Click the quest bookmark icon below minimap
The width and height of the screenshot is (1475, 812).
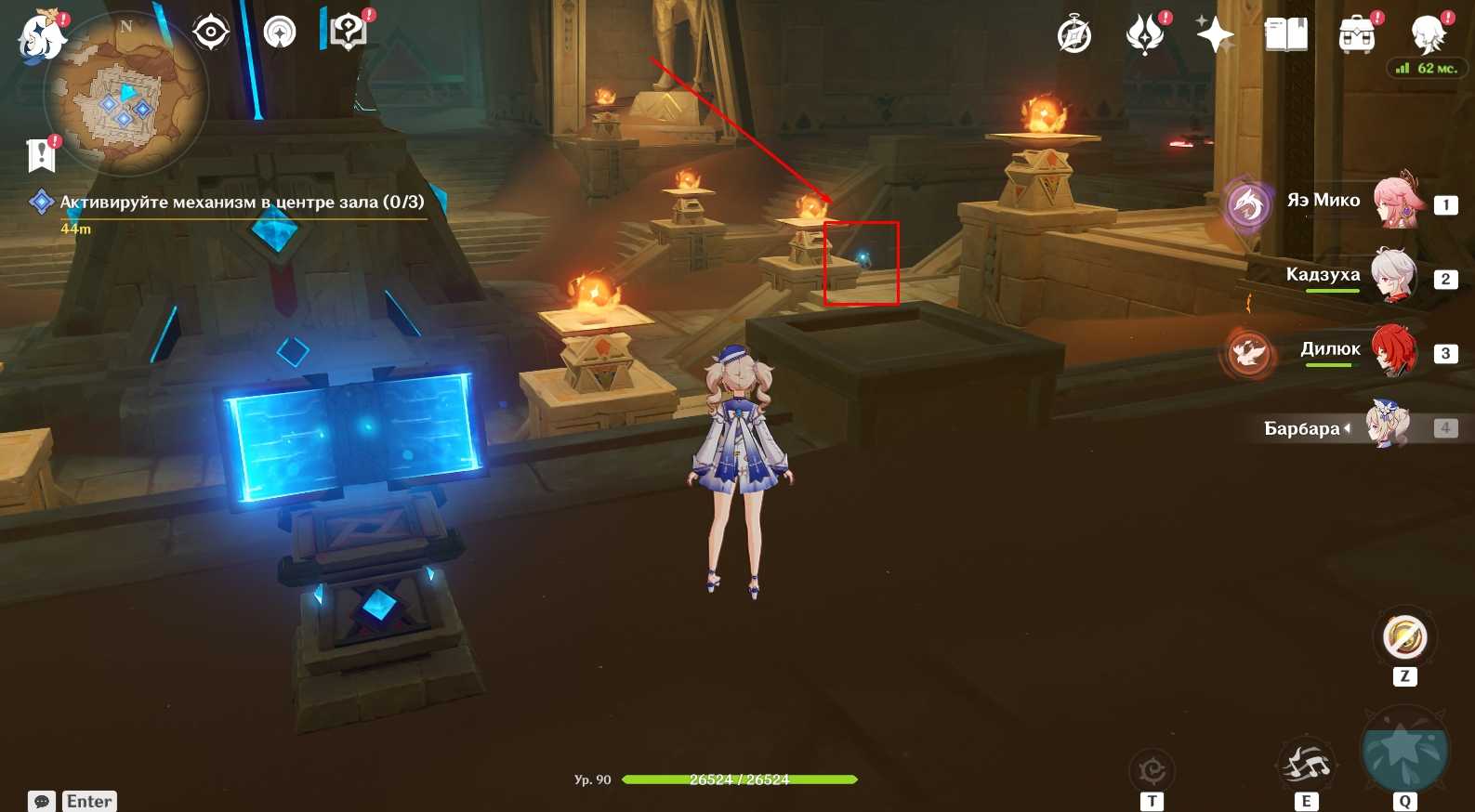click(41, 155)
